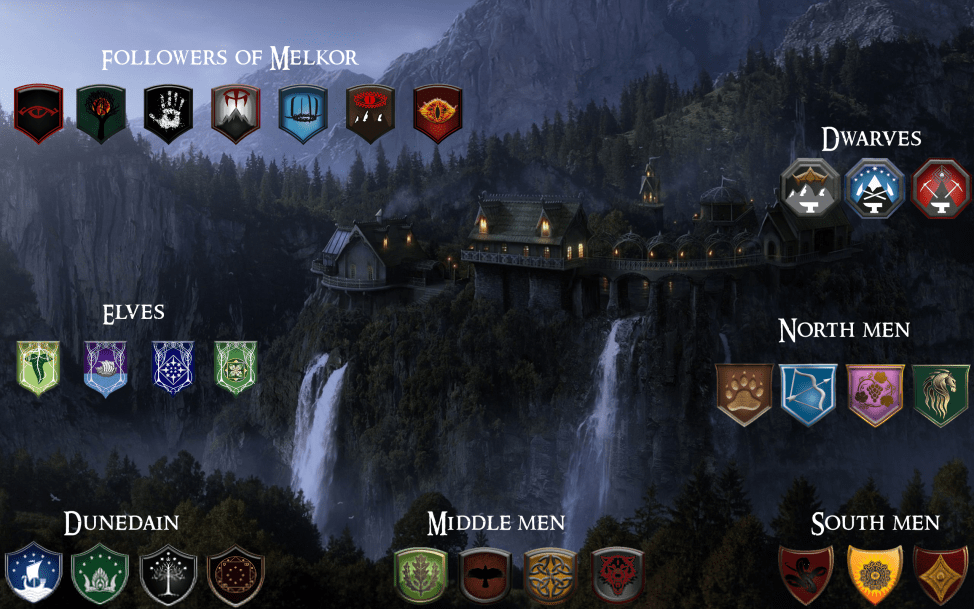
Task: Choose the blue bow and arrow shield
Action: click(809, 393)
